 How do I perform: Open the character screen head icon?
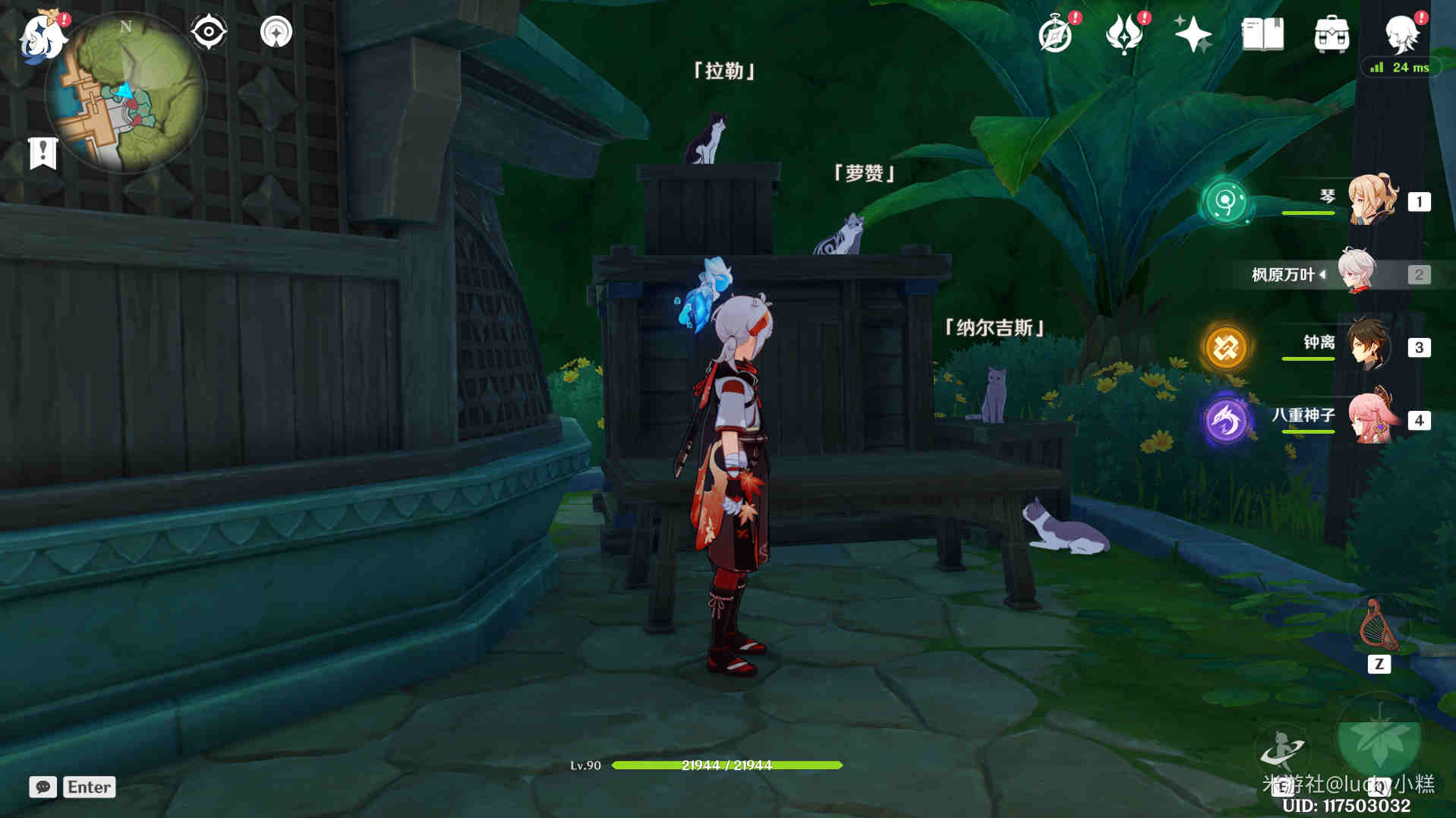pyautogui.click(x=1401, y=34)
